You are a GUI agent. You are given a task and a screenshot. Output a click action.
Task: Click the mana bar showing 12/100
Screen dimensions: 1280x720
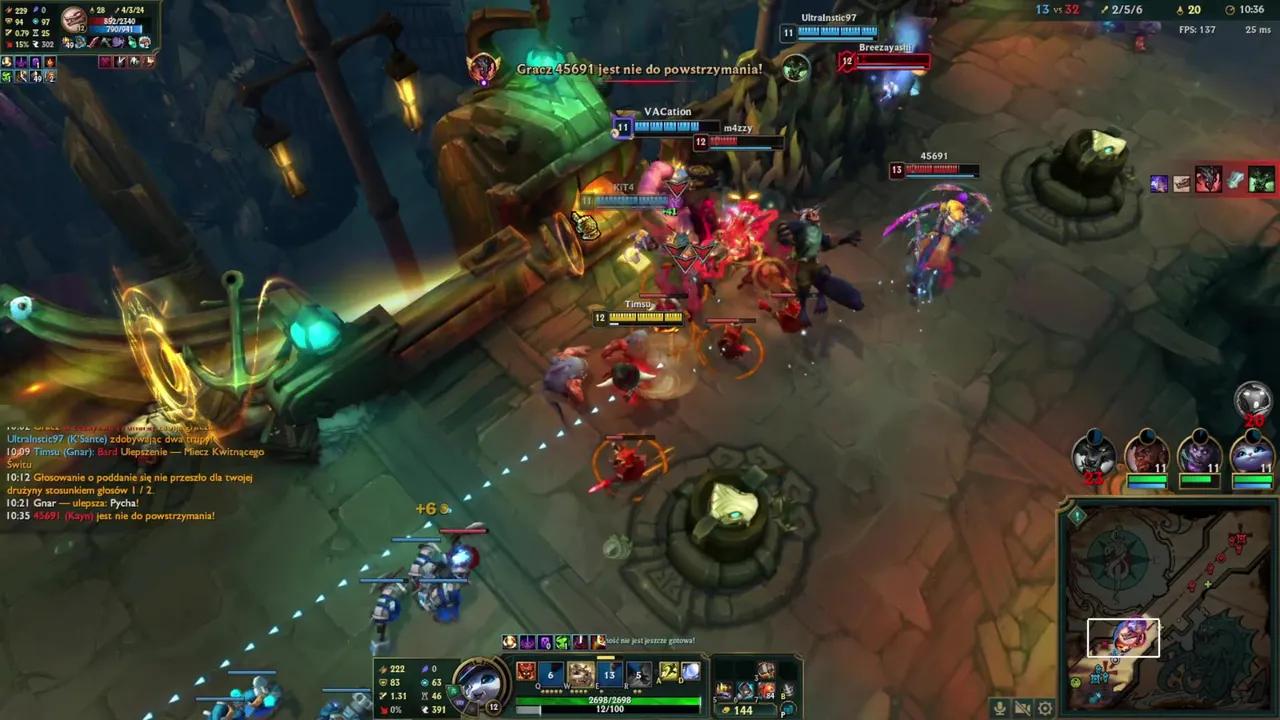609,709
